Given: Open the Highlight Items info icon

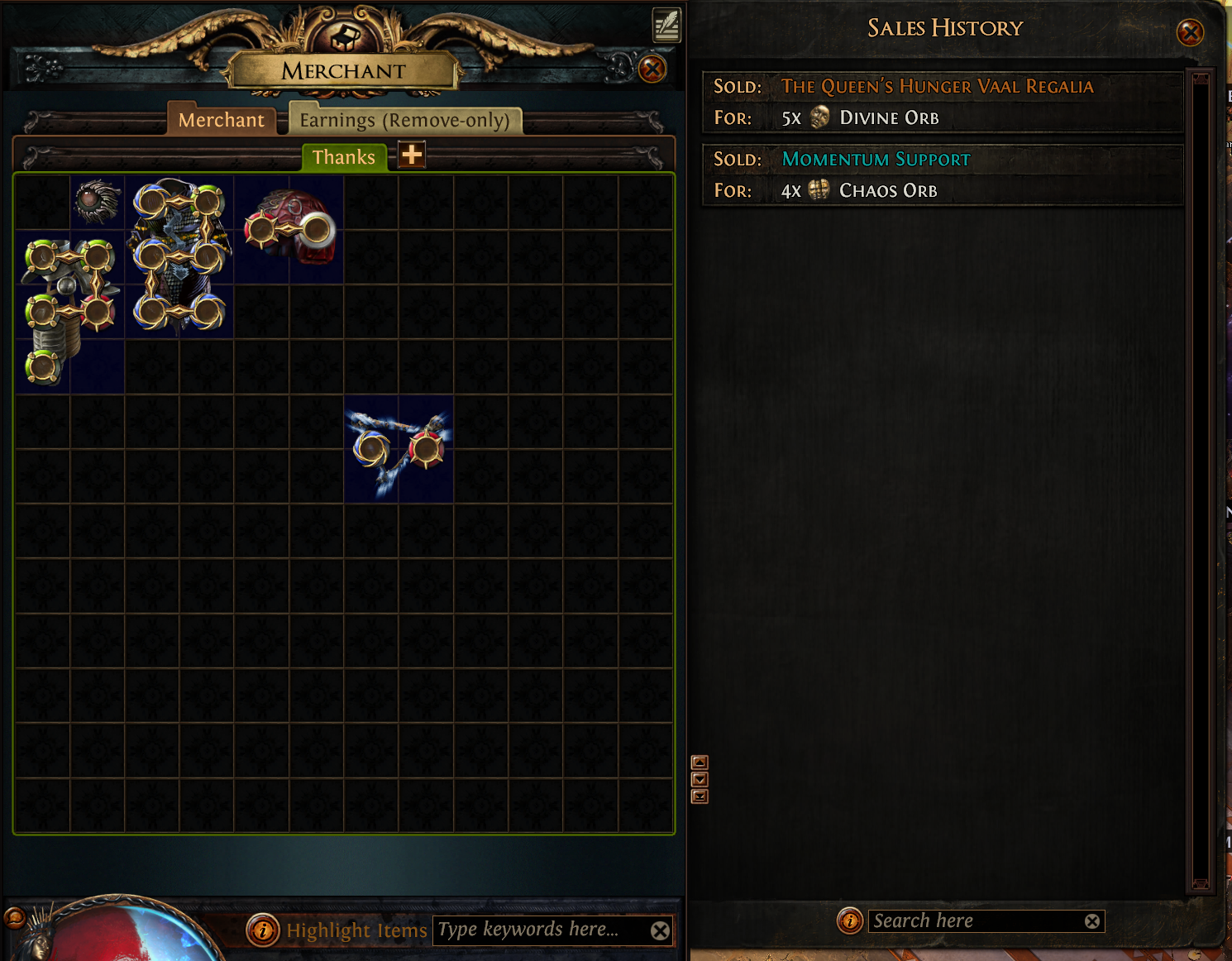Looking at the screenshot, I should (x=262, y=930).
